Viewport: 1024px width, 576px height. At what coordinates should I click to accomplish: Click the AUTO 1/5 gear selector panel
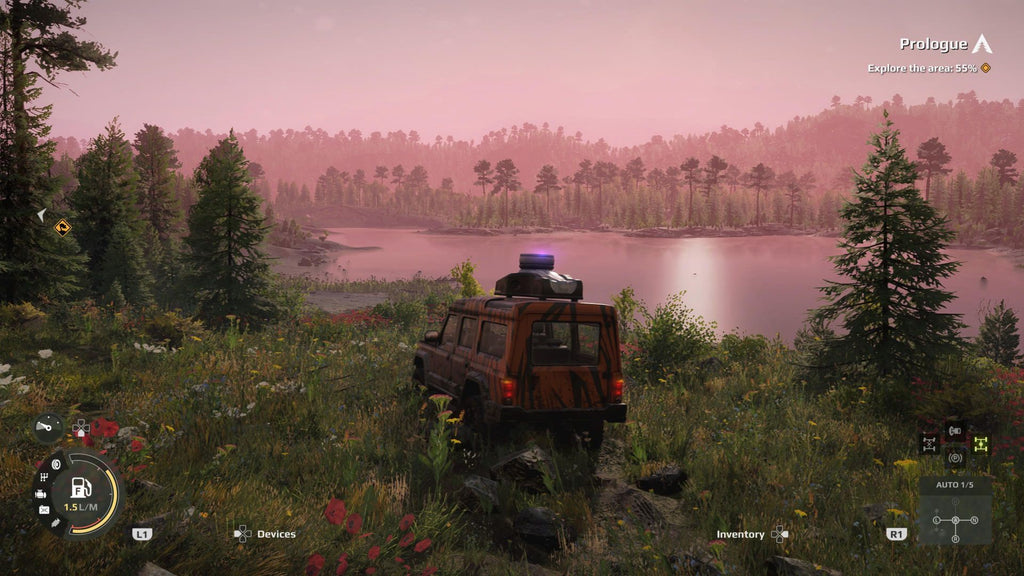coord(955,511)
